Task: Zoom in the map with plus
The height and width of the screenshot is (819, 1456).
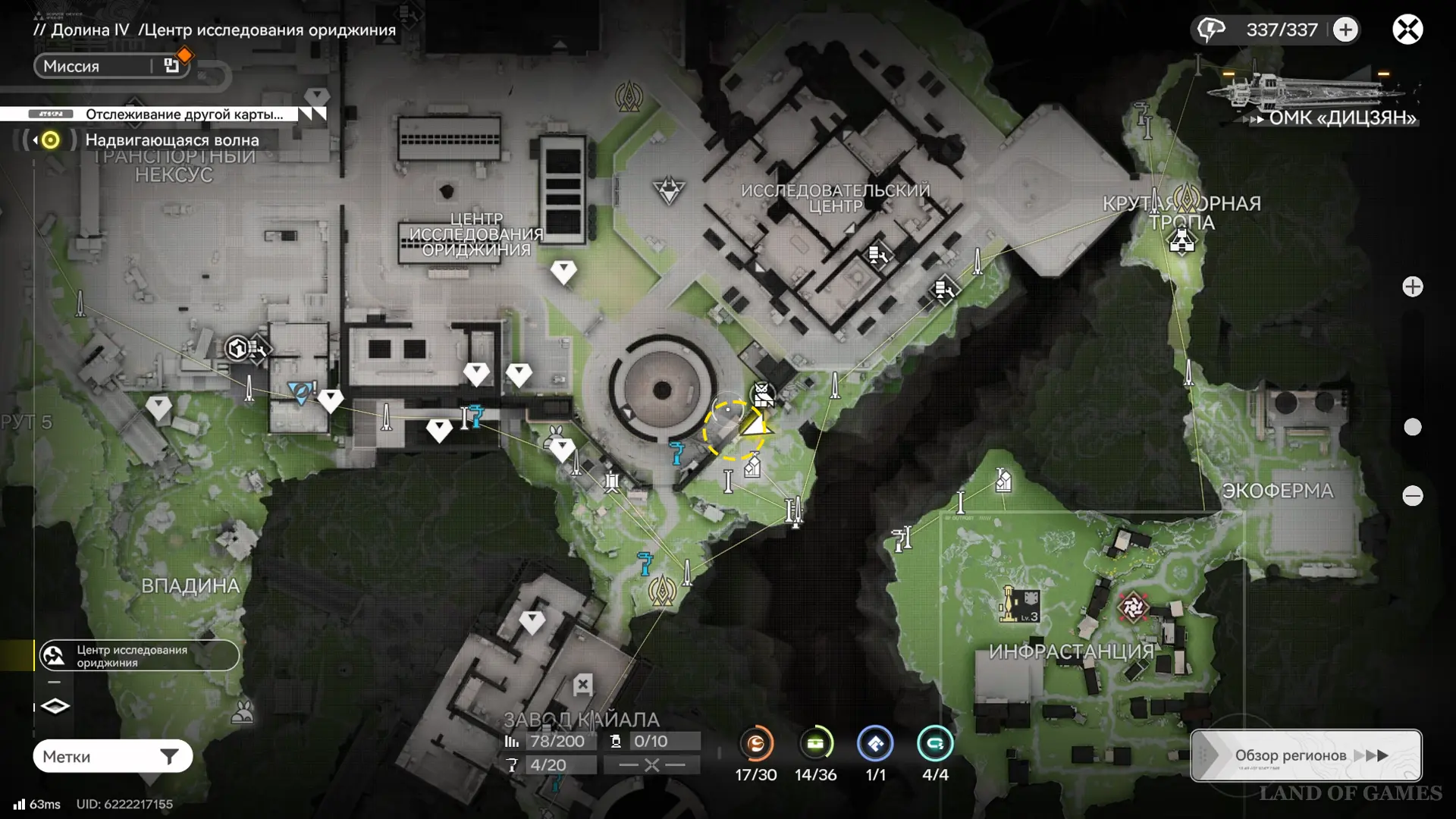Action: [1412, 287]
